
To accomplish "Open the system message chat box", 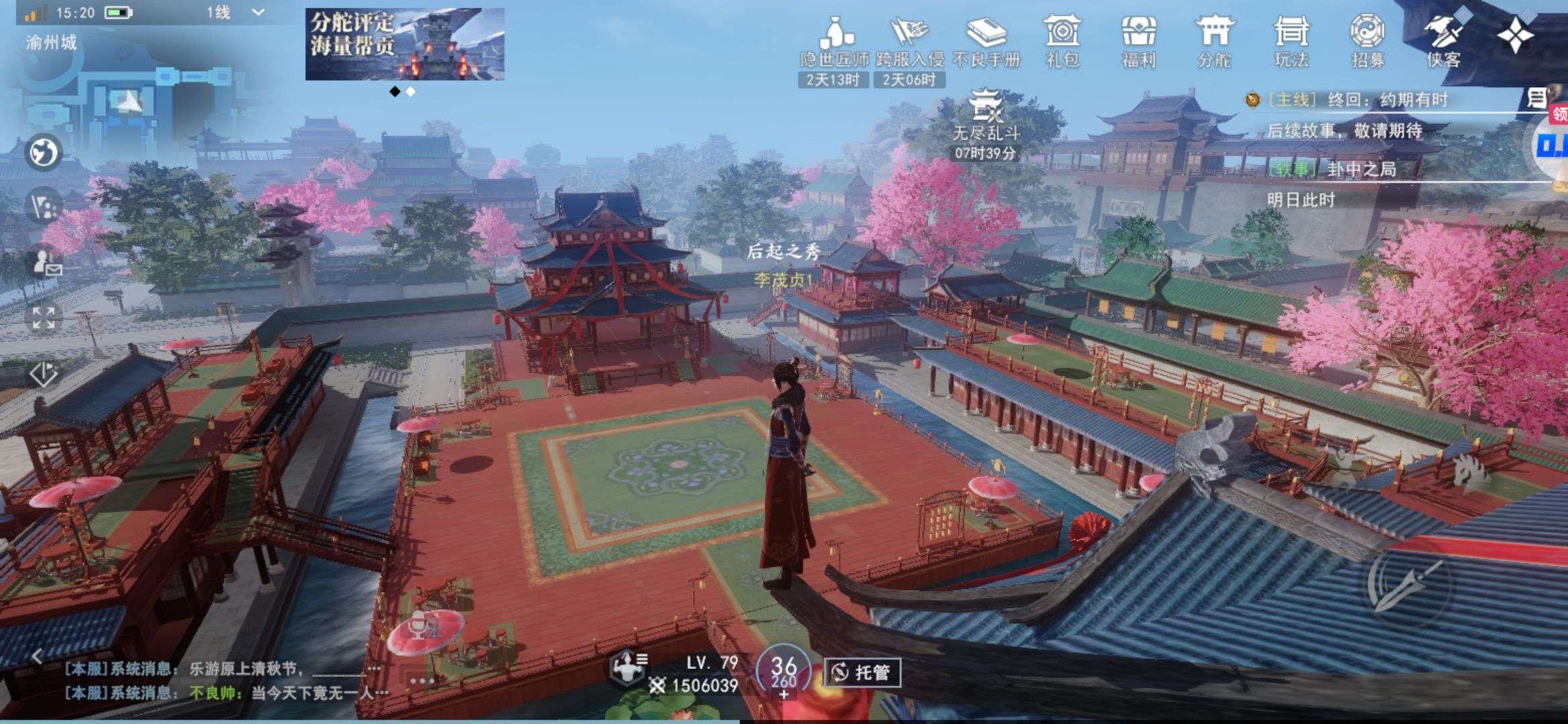I will [221, 680].
